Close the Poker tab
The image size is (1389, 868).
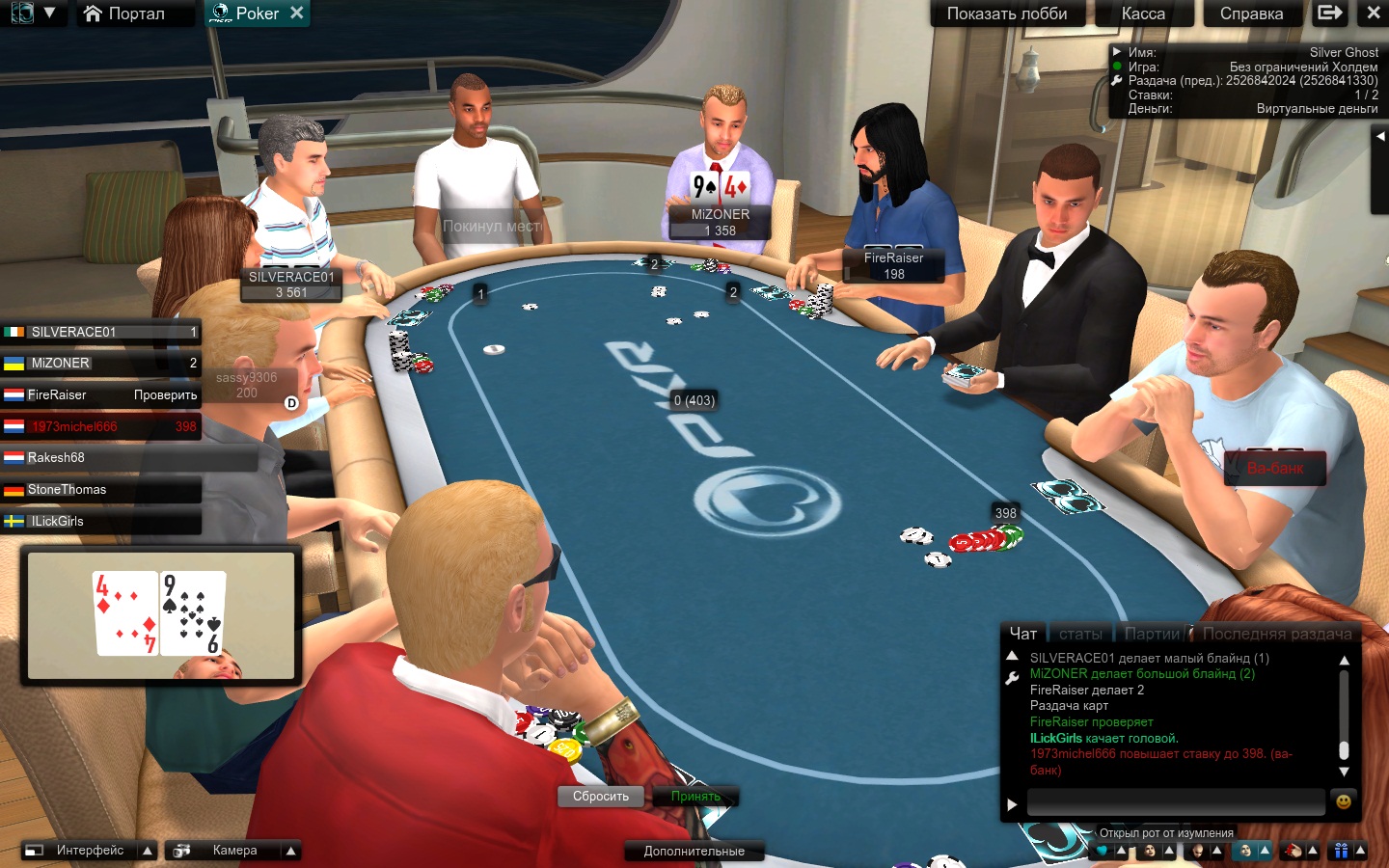click(x=297, y=13)
